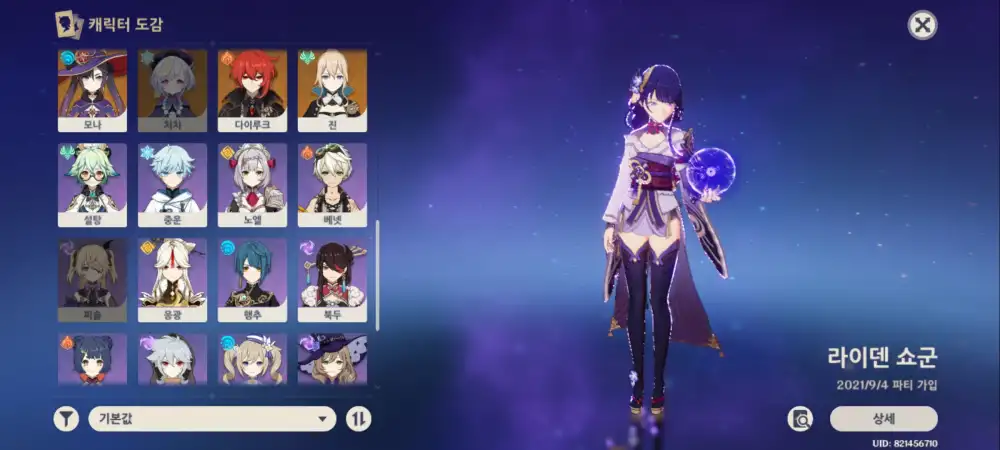This screenshot has height=450, width=1000.
Task: Choose the 노엘 character portrait
Action: point(252,185)
